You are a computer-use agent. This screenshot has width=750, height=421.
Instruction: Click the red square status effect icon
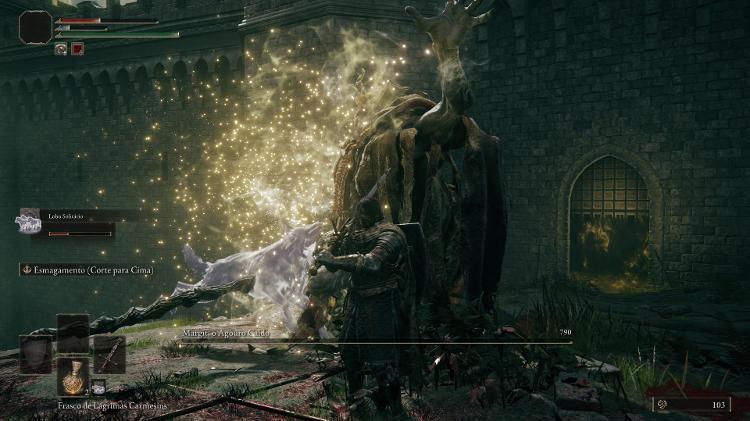tap(77, 48)
